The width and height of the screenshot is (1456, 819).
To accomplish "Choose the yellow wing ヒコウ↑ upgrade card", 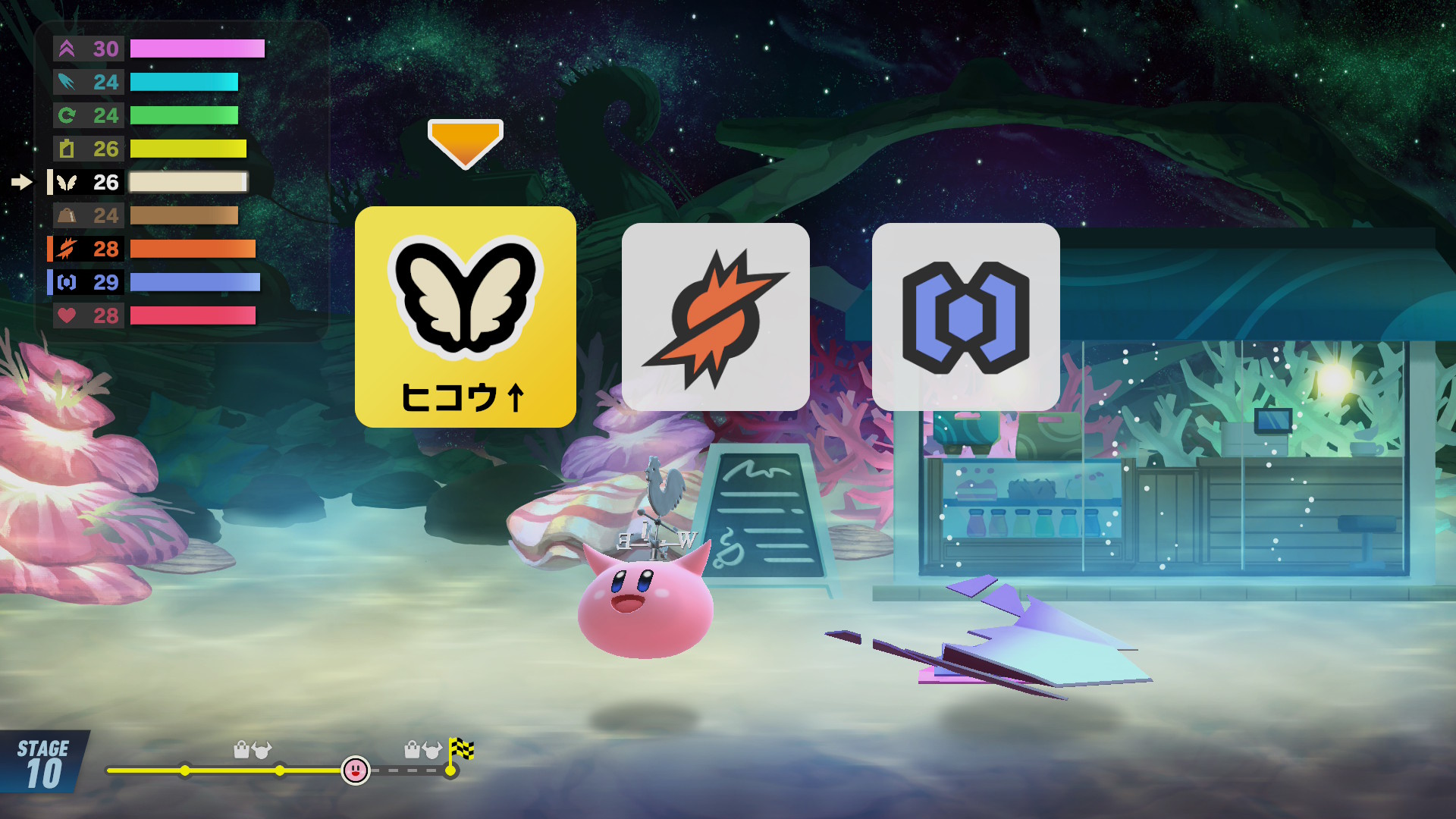I will click(465, 316).
